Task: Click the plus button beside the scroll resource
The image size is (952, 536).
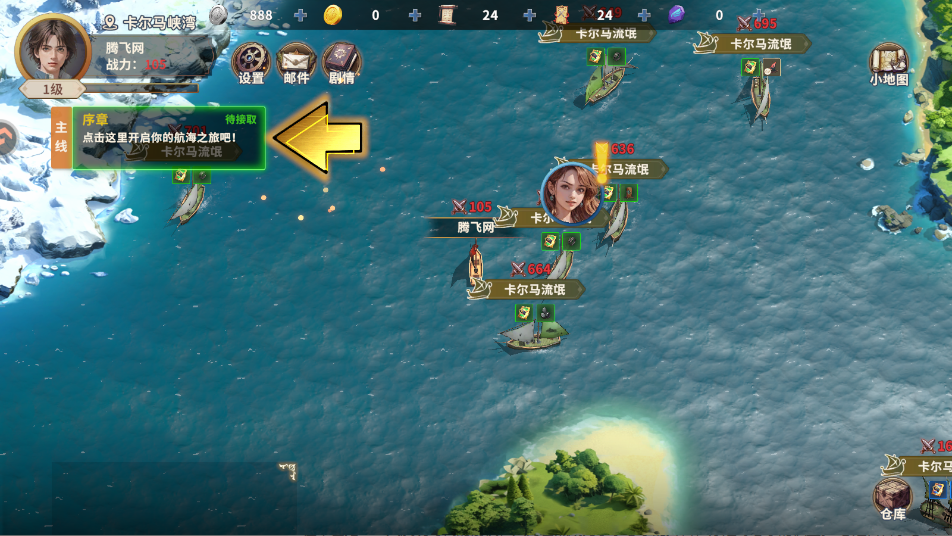Action: [x=530, y=15]
